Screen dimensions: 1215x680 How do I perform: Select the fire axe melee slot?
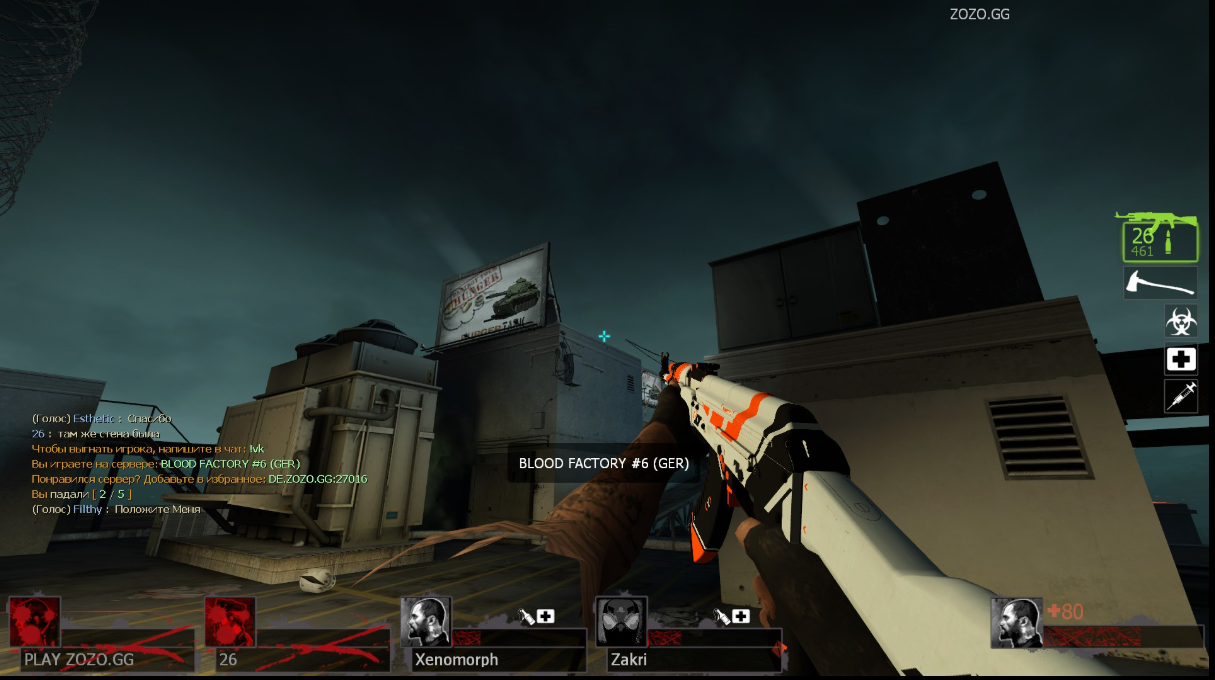[x=1160, y=283]
